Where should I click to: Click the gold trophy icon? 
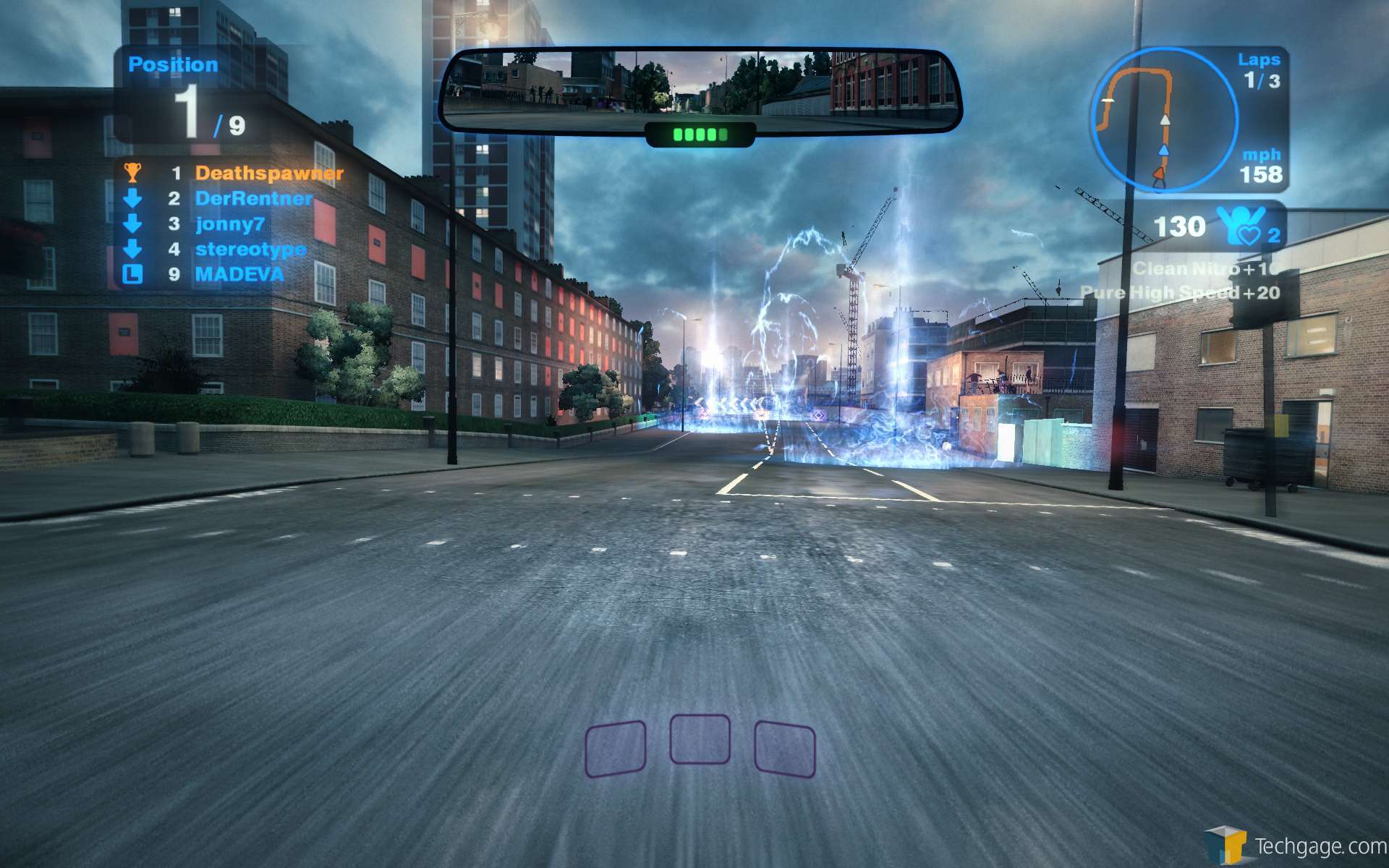pos(132,172)
